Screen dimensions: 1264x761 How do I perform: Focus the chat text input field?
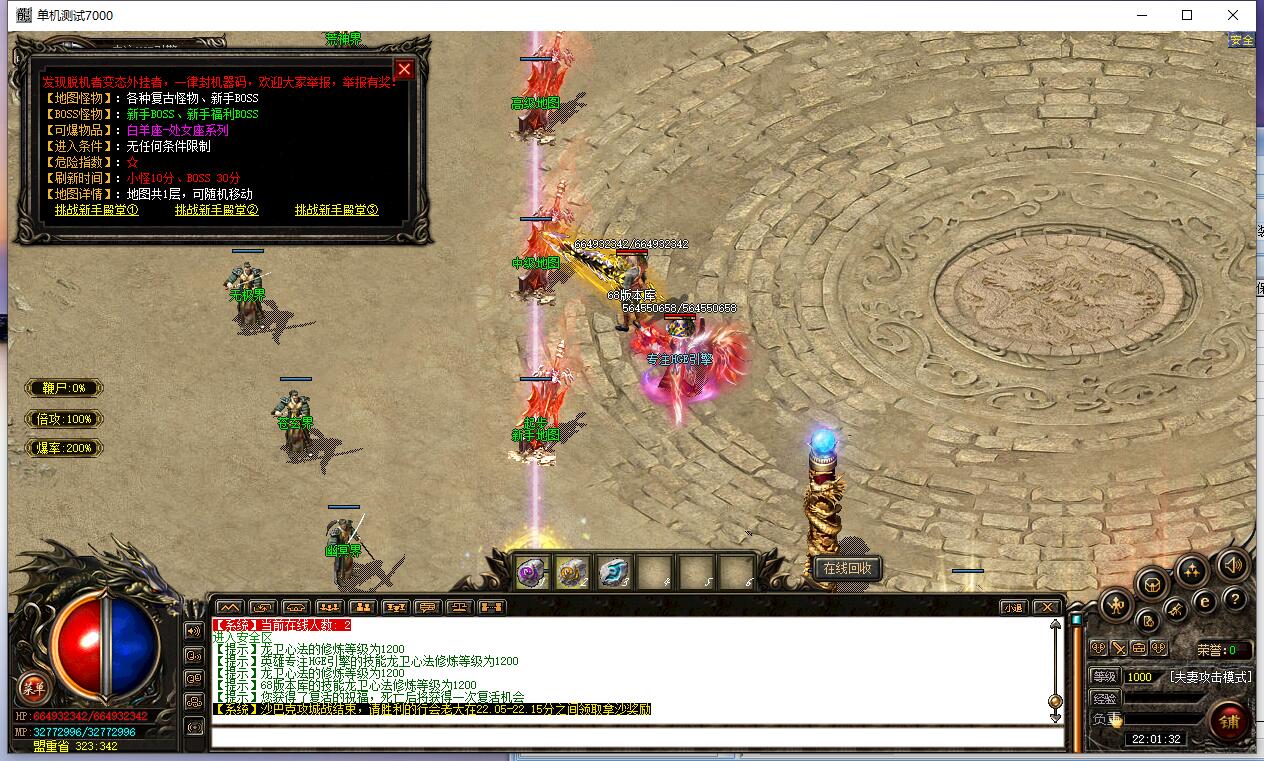[636, 738]
